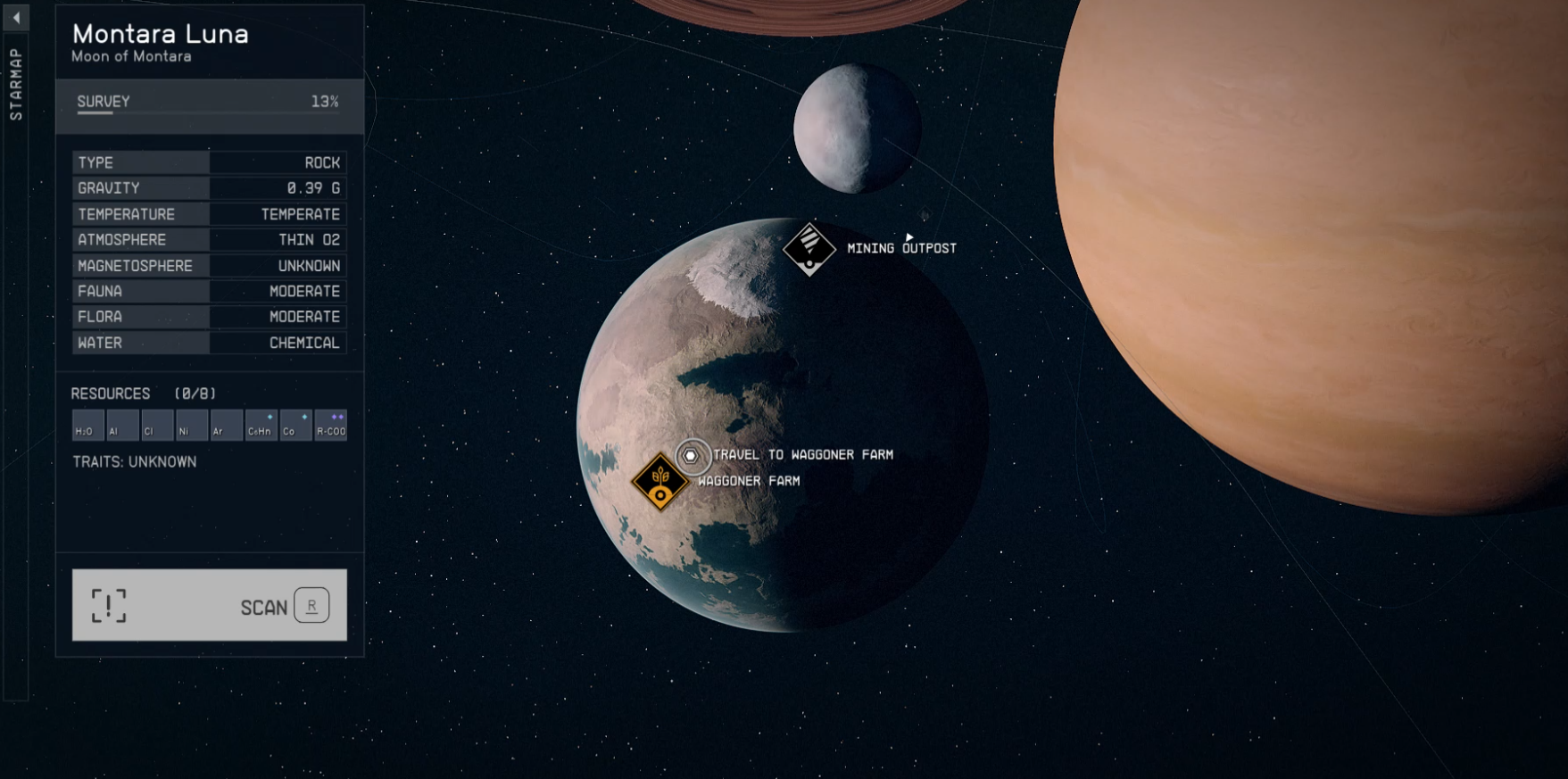Click the Waggoner Farm label

749,481
